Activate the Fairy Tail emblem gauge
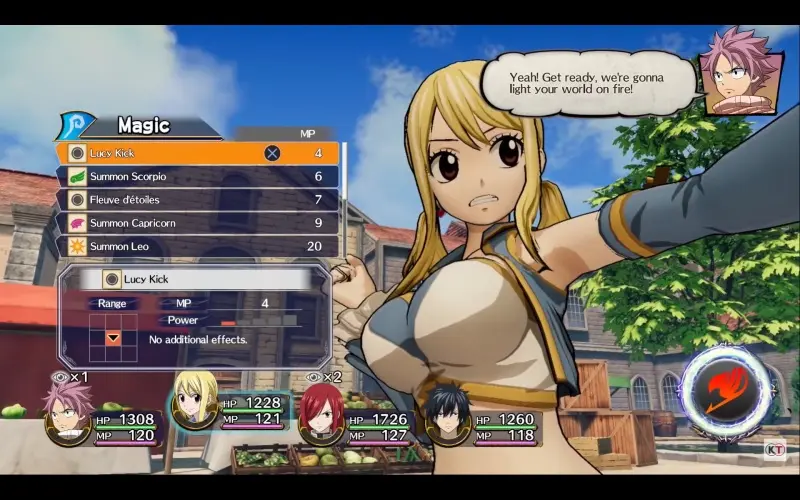Screen dimensions: 800x500 tap(725, 388)
